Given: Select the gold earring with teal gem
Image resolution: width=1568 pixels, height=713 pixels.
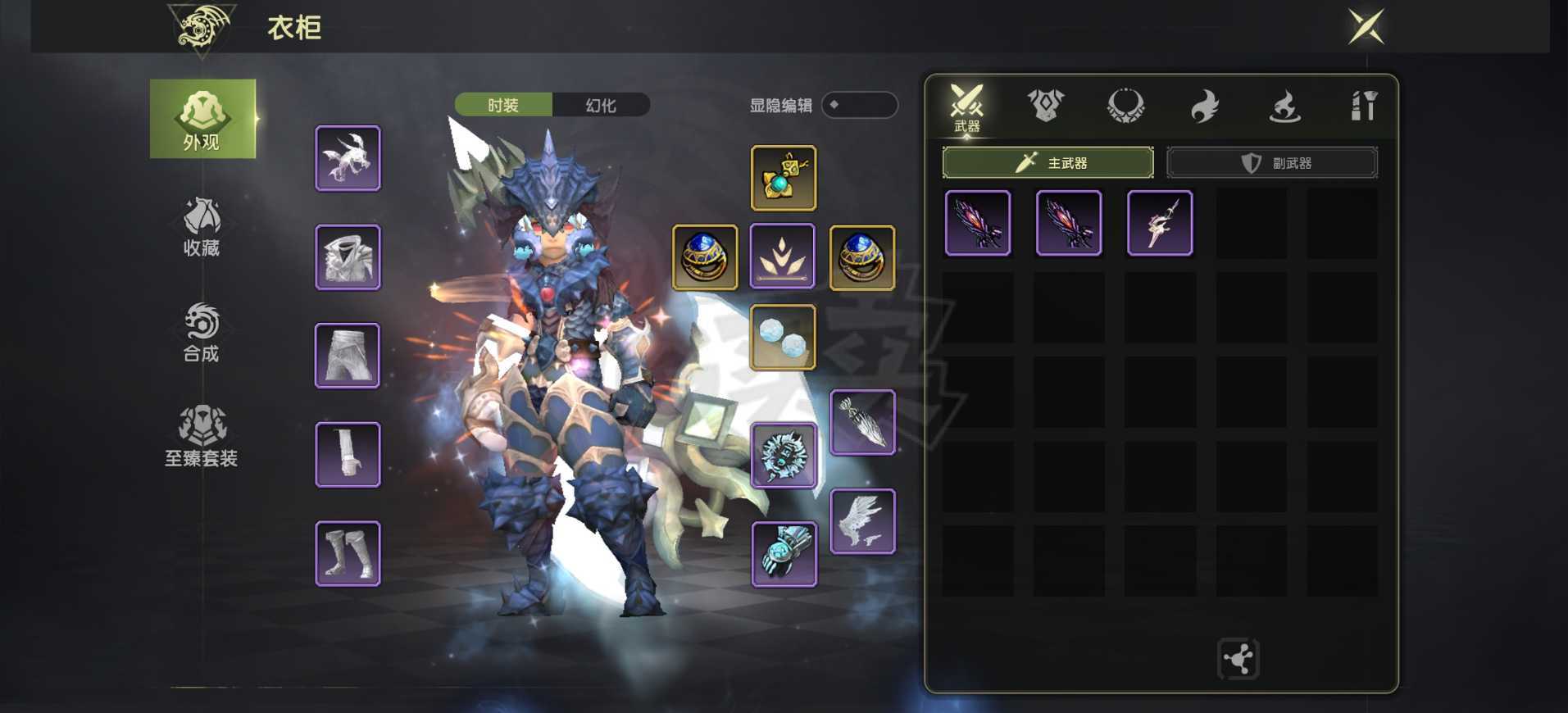Looking at the screenshot, I should click(783, 178).
